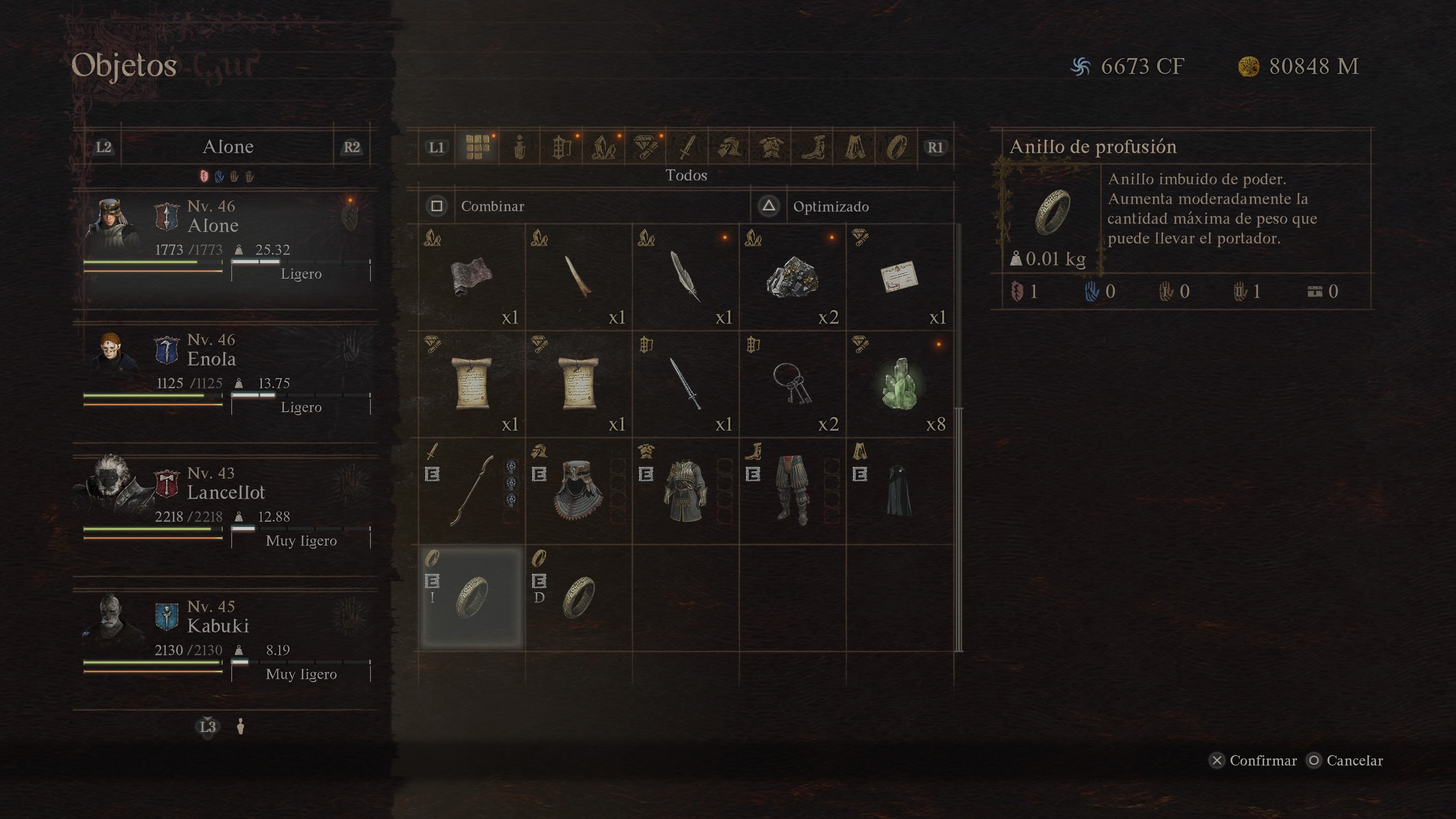Select the paper letter item slot
Viewport: 1456px width, 819px height.
click(899, 277)
